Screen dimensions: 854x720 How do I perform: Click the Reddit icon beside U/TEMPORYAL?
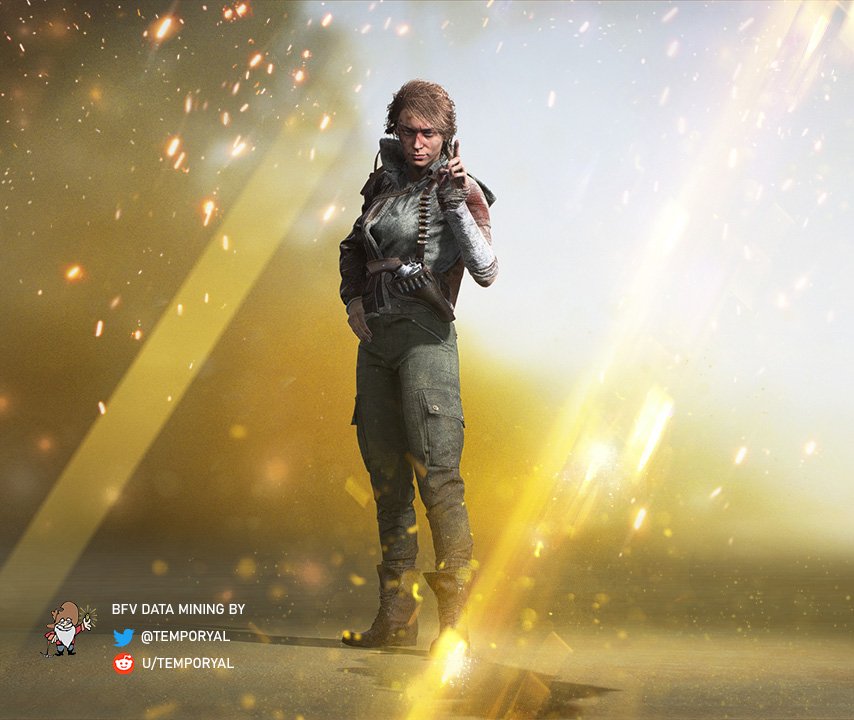(x=123, y=663)
